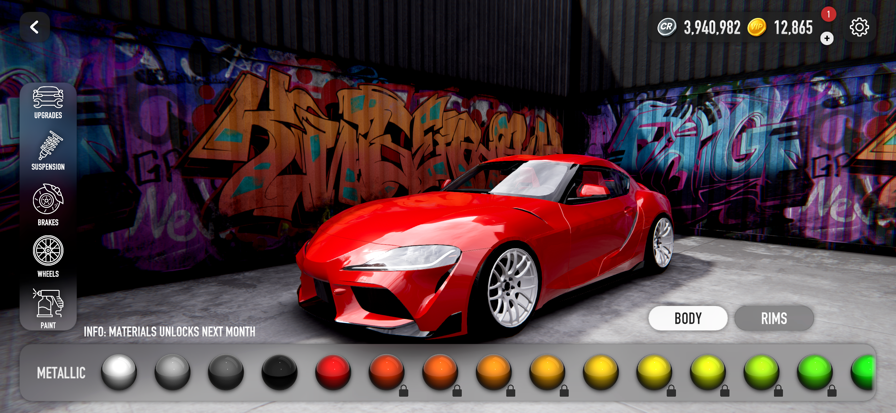Add more currency with the plus button
The height and width of the screenshot is (413, 896).
point(827,39)
